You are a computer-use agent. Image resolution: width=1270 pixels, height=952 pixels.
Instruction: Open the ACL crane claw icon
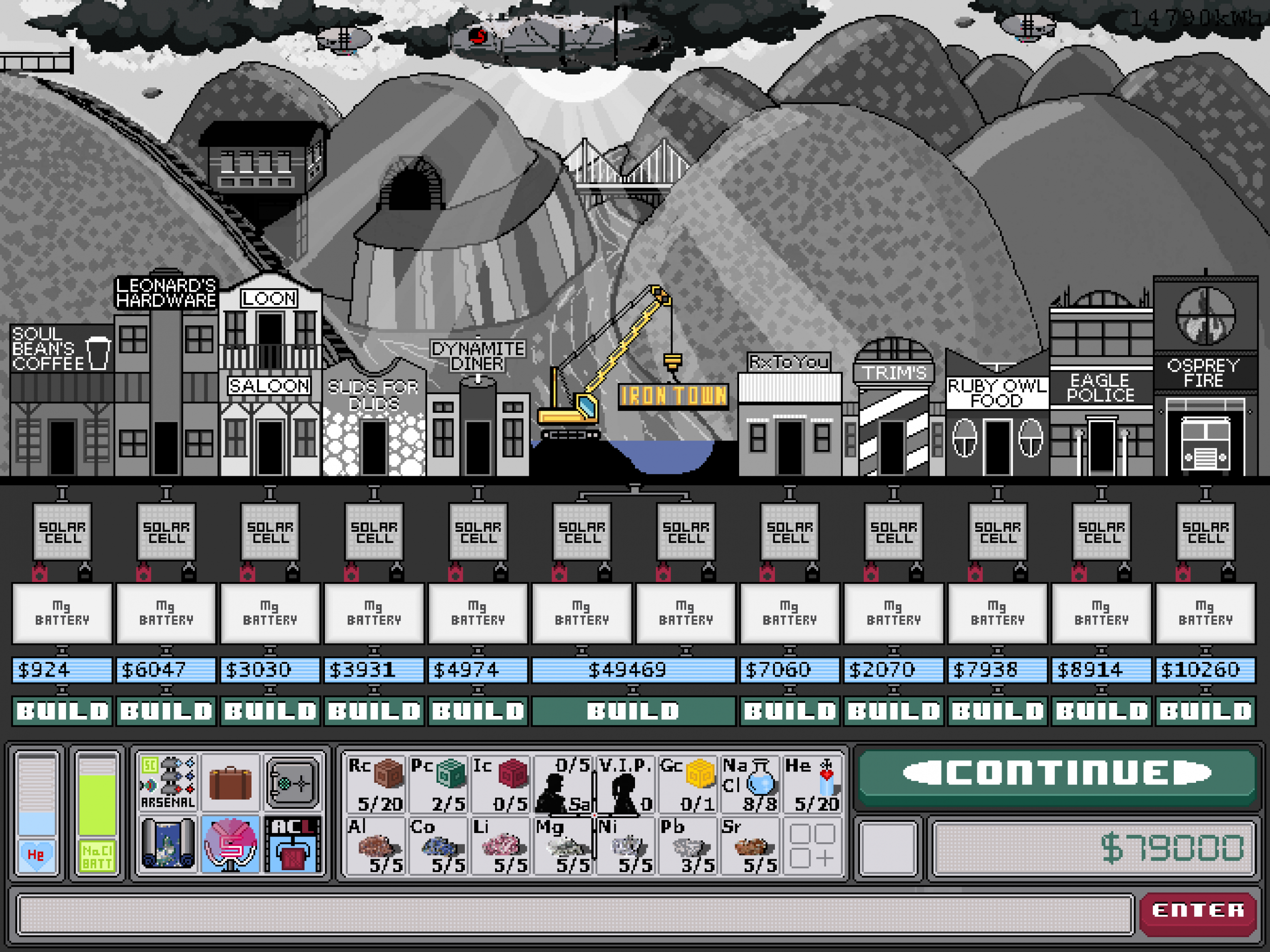(x=293, y=844)
